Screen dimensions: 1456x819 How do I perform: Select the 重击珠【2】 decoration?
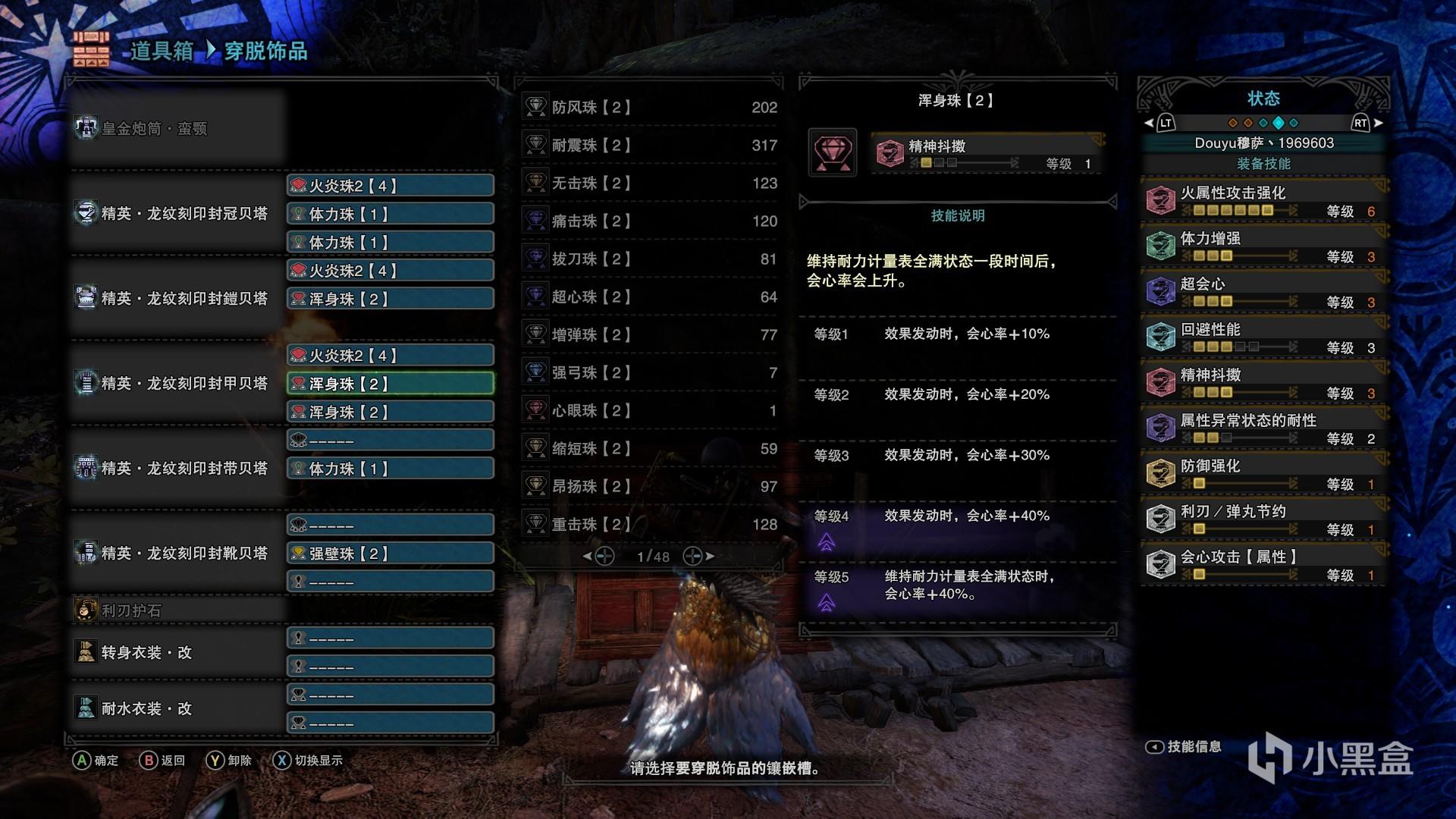650,524
